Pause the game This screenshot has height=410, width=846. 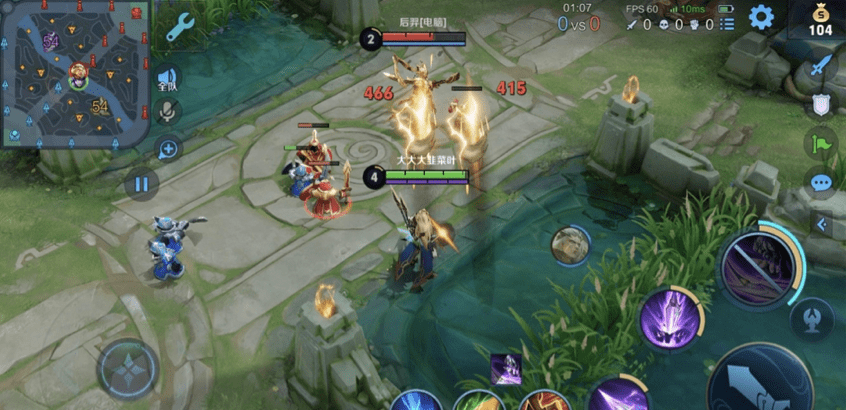pyautogui.click(x=141, y=183)
